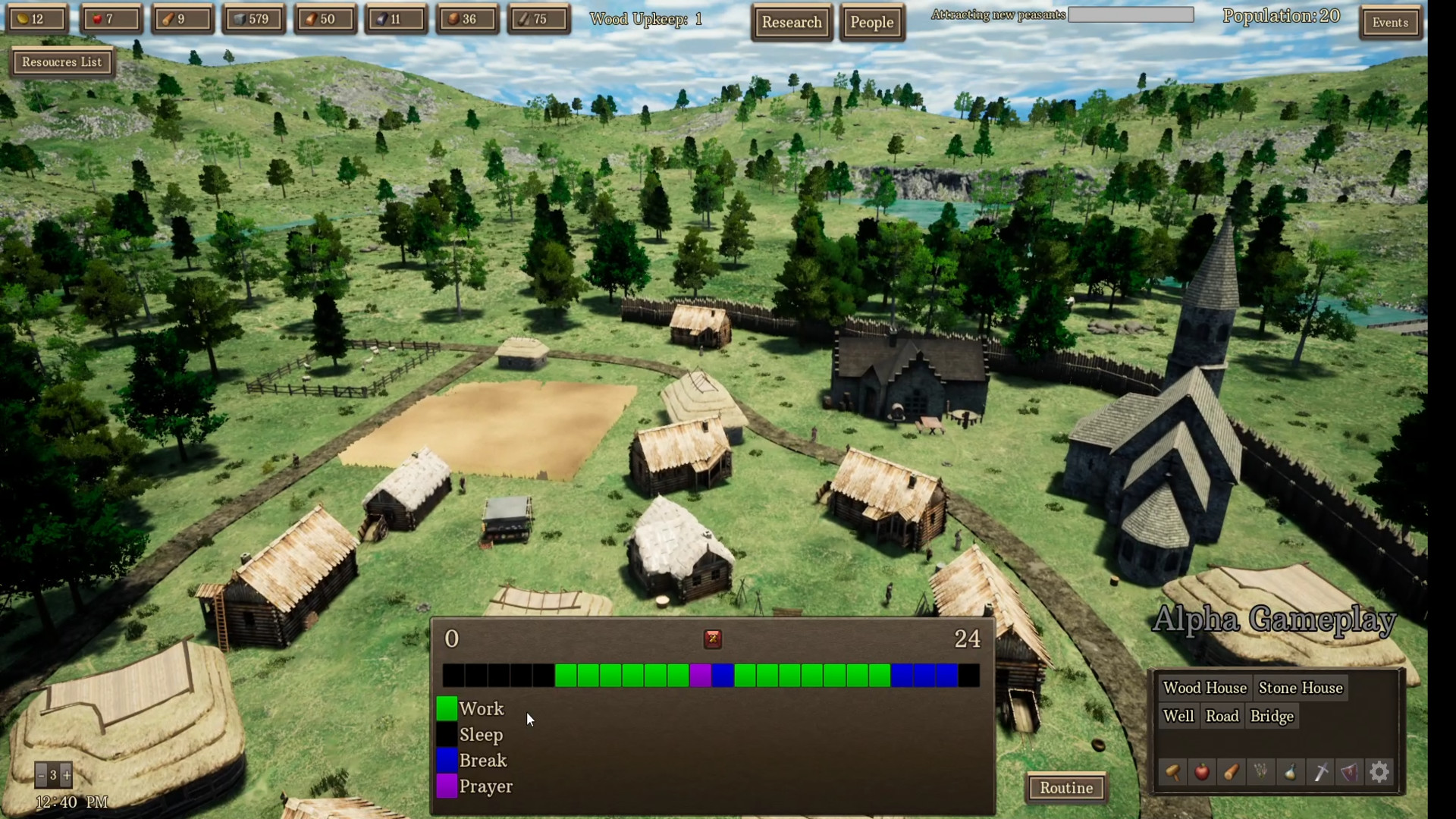The width and height of the screenshot is (1456, 819).
Task: Open the Research panel
Action: (x=792, y=23)
